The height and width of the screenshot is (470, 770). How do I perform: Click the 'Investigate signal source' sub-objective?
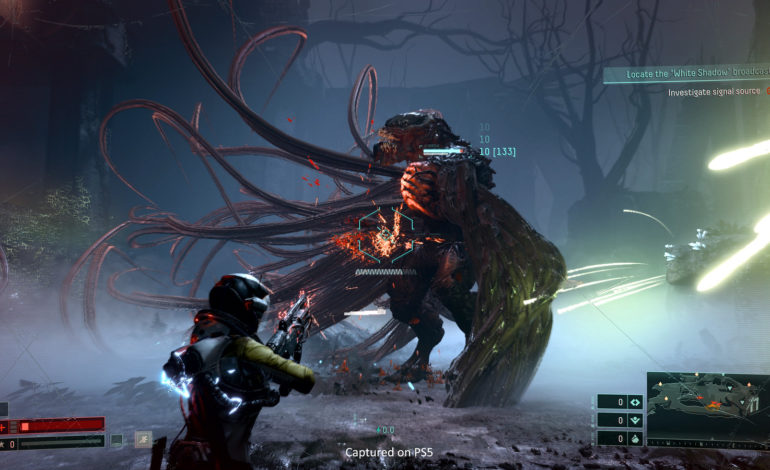(716, 92)
